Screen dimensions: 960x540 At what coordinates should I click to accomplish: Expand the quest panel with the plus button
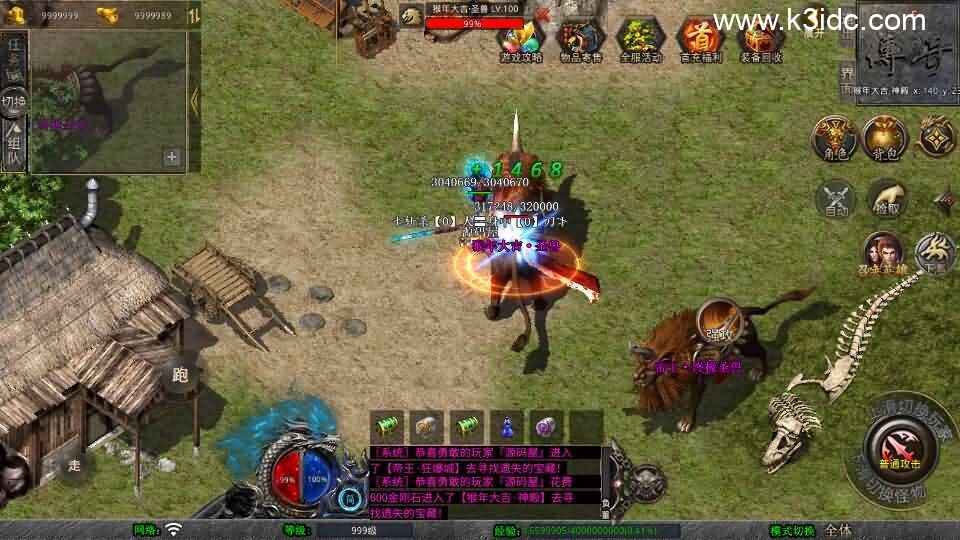(172, 157)
